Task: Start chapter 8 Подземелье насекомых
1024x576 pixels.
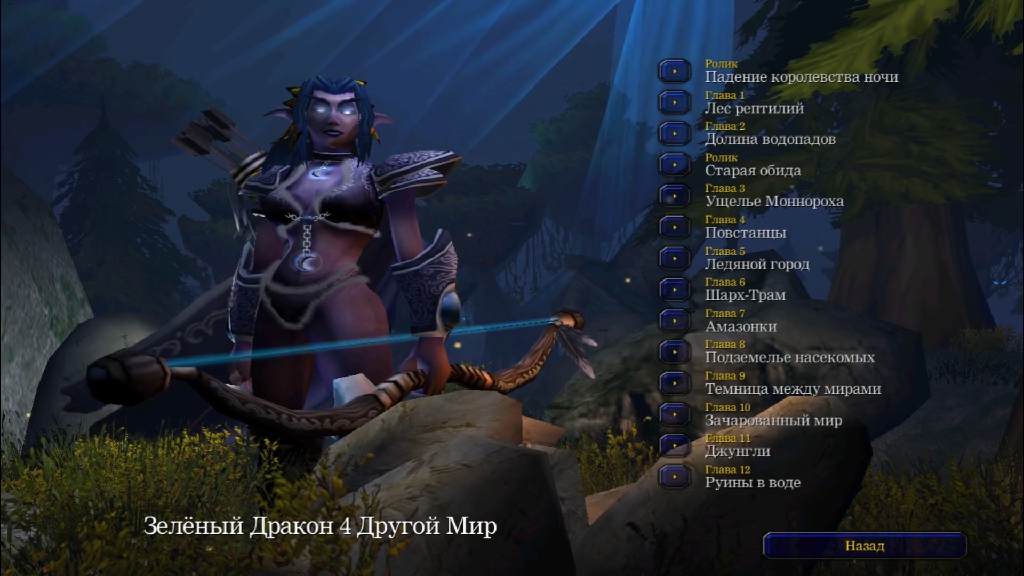Action: [675, 351]
